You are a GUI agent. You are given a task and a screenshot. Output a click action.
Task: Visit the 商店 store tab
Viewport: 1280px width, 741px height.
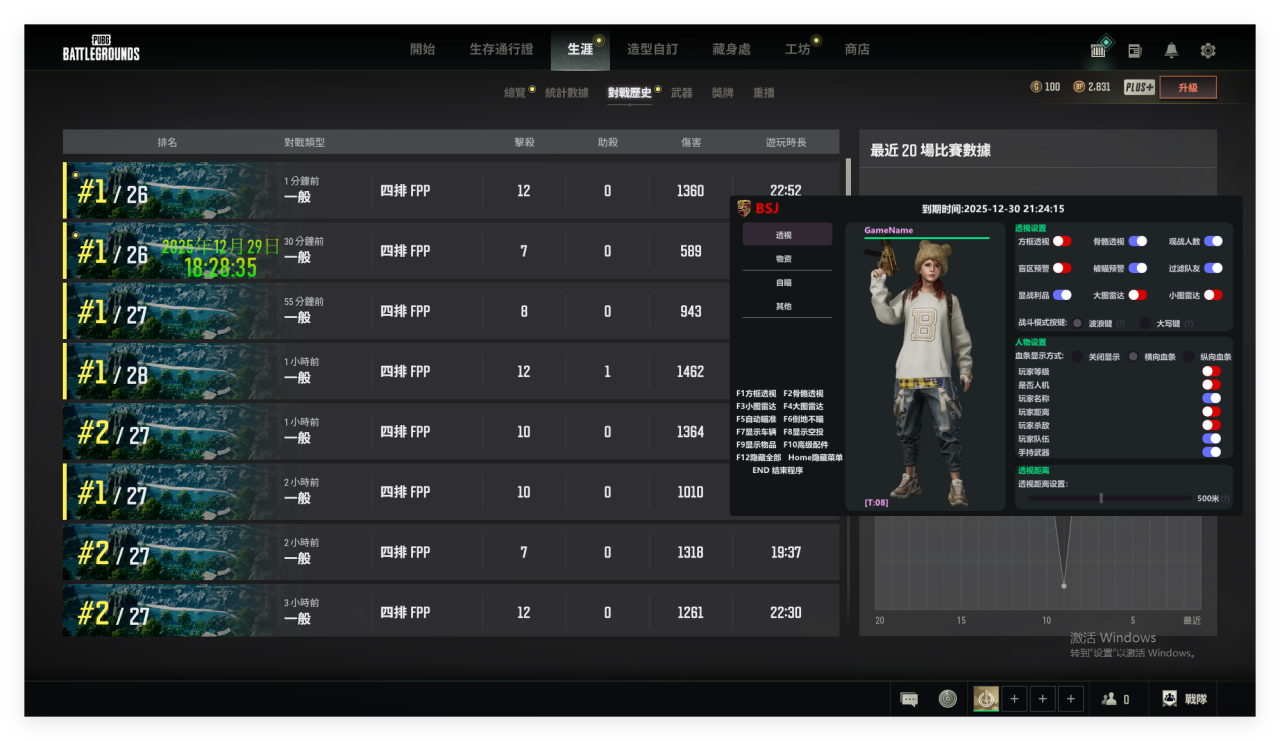(857, 49)
